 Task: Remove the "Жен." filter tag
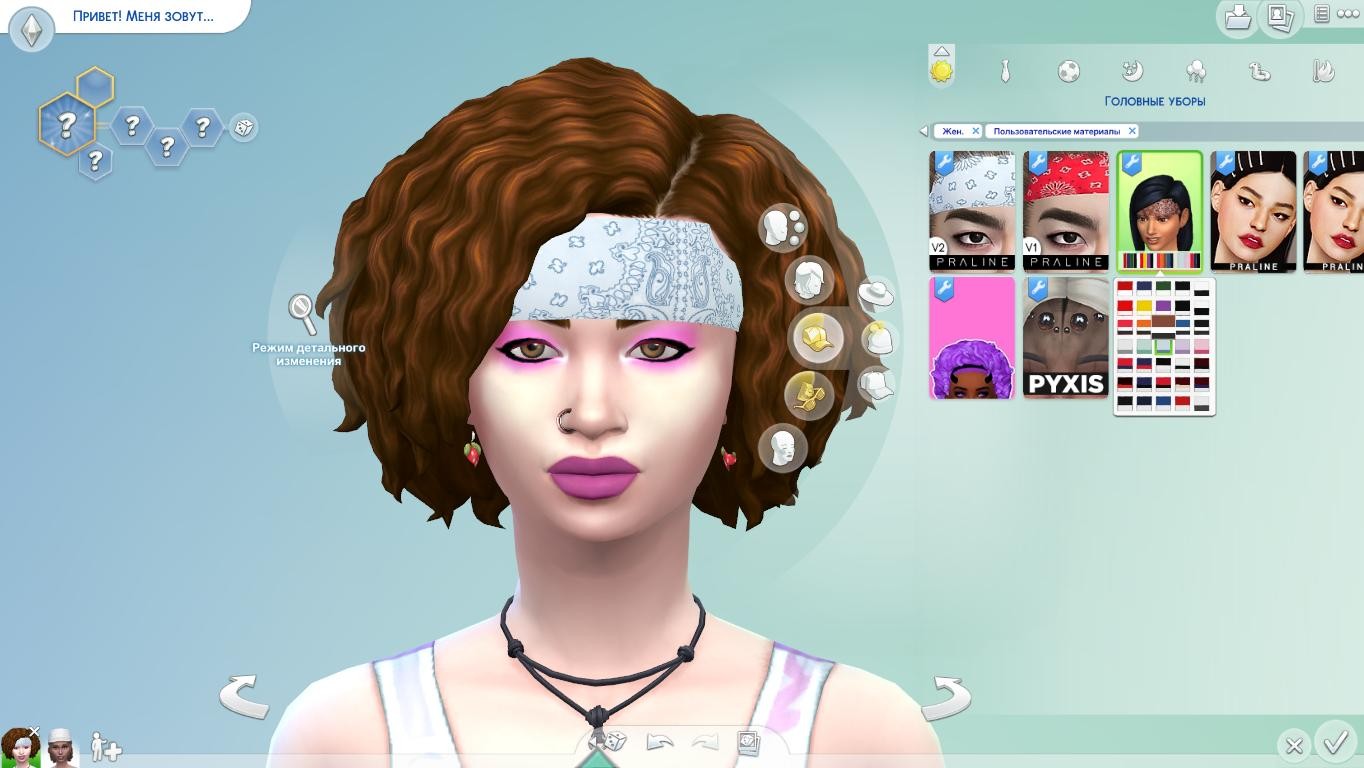click(x=976, y=131)
